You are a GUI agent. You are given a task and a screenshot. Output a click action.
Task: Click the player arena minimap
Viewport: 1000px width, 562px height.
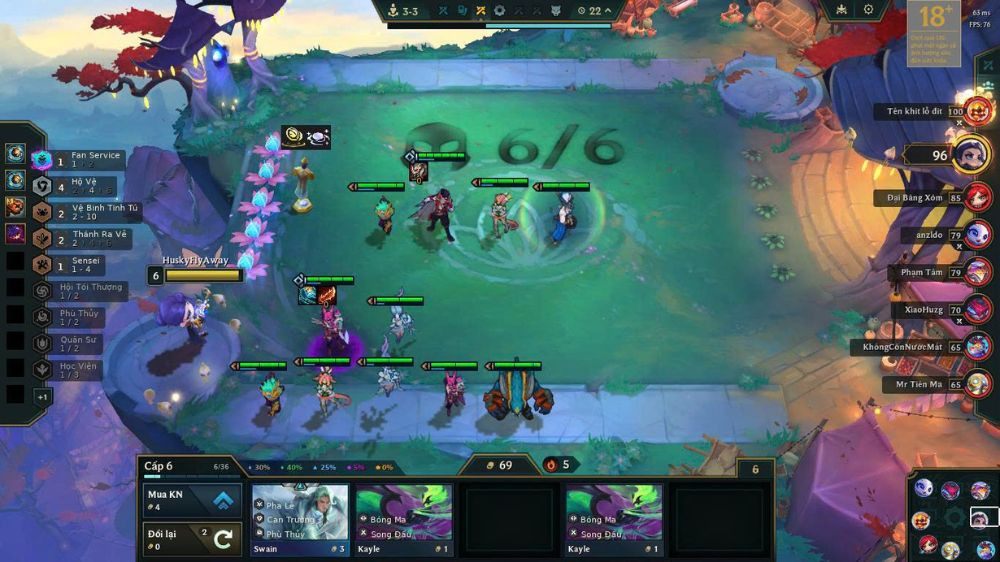[x=953, y=517]
